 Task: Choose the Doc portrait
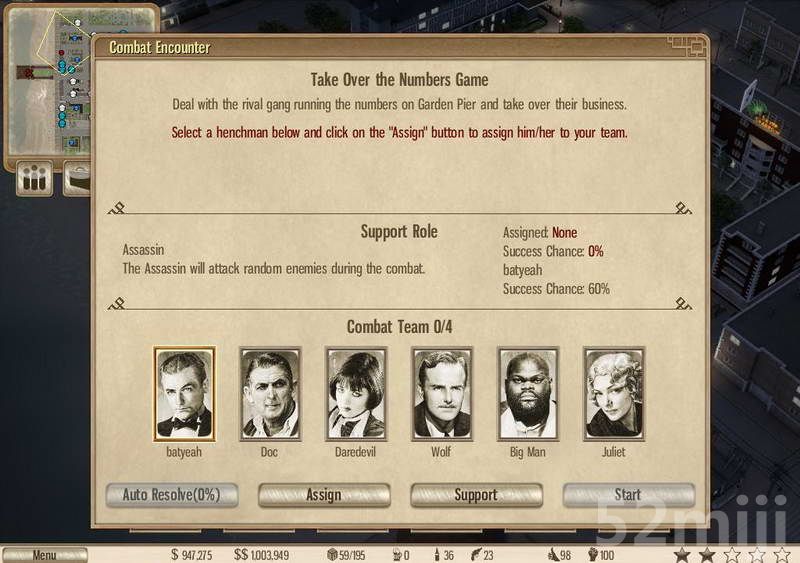click(270, 394)
